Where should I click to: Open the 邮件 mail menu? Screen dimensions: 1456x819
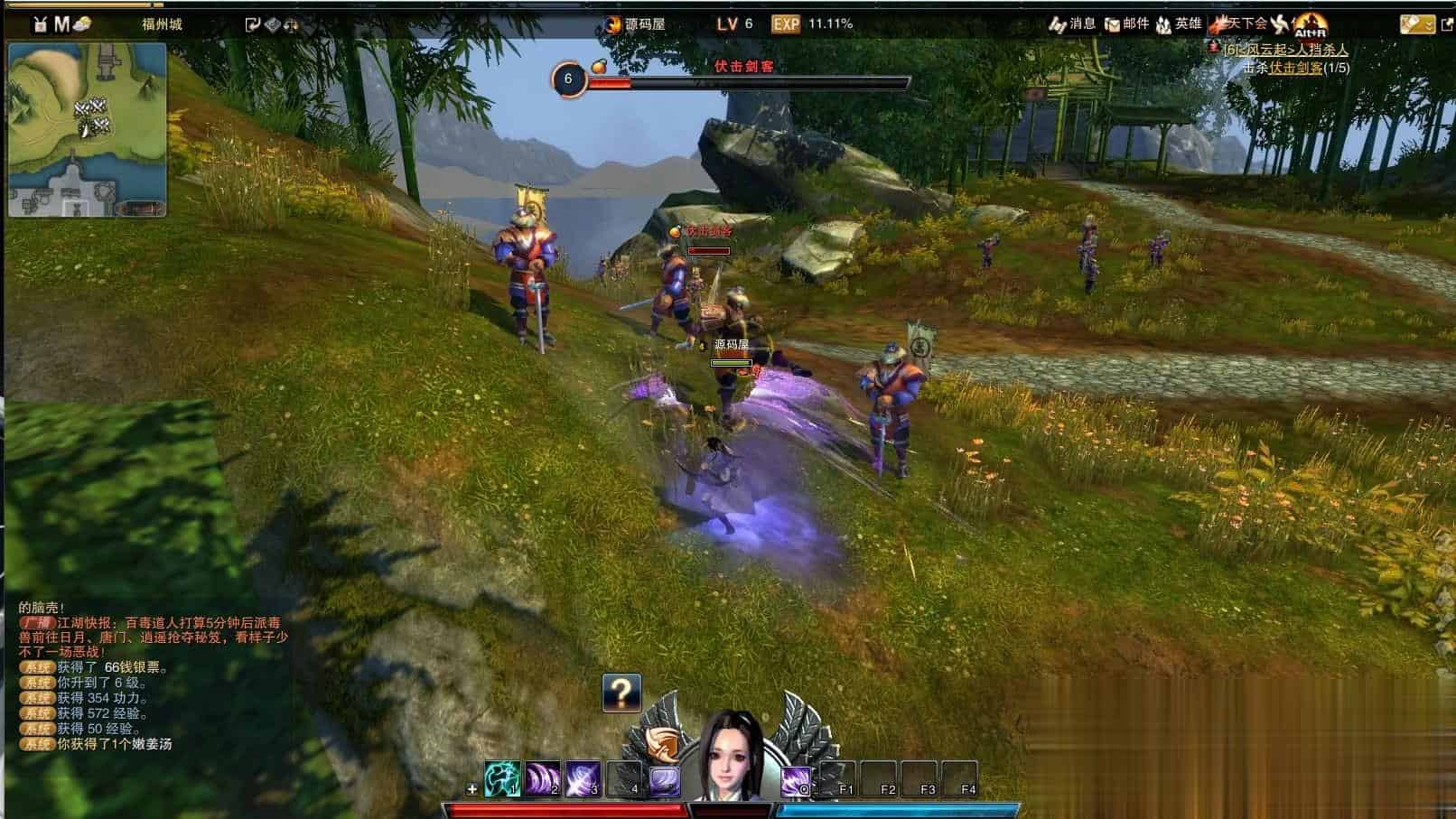pos(1127,24)
